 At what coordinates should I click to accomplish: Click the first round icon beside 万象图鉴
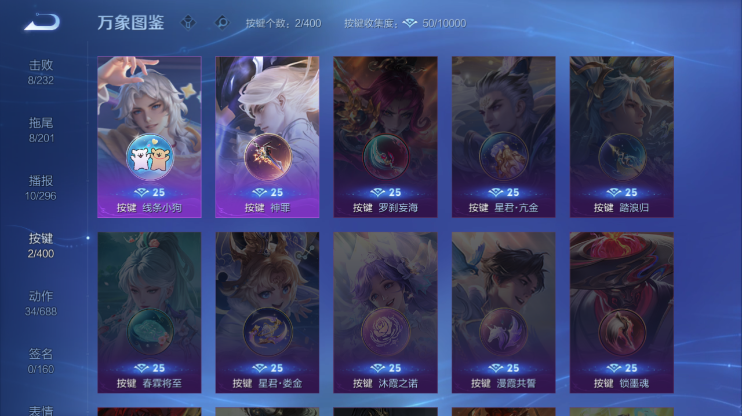(188, 22)
